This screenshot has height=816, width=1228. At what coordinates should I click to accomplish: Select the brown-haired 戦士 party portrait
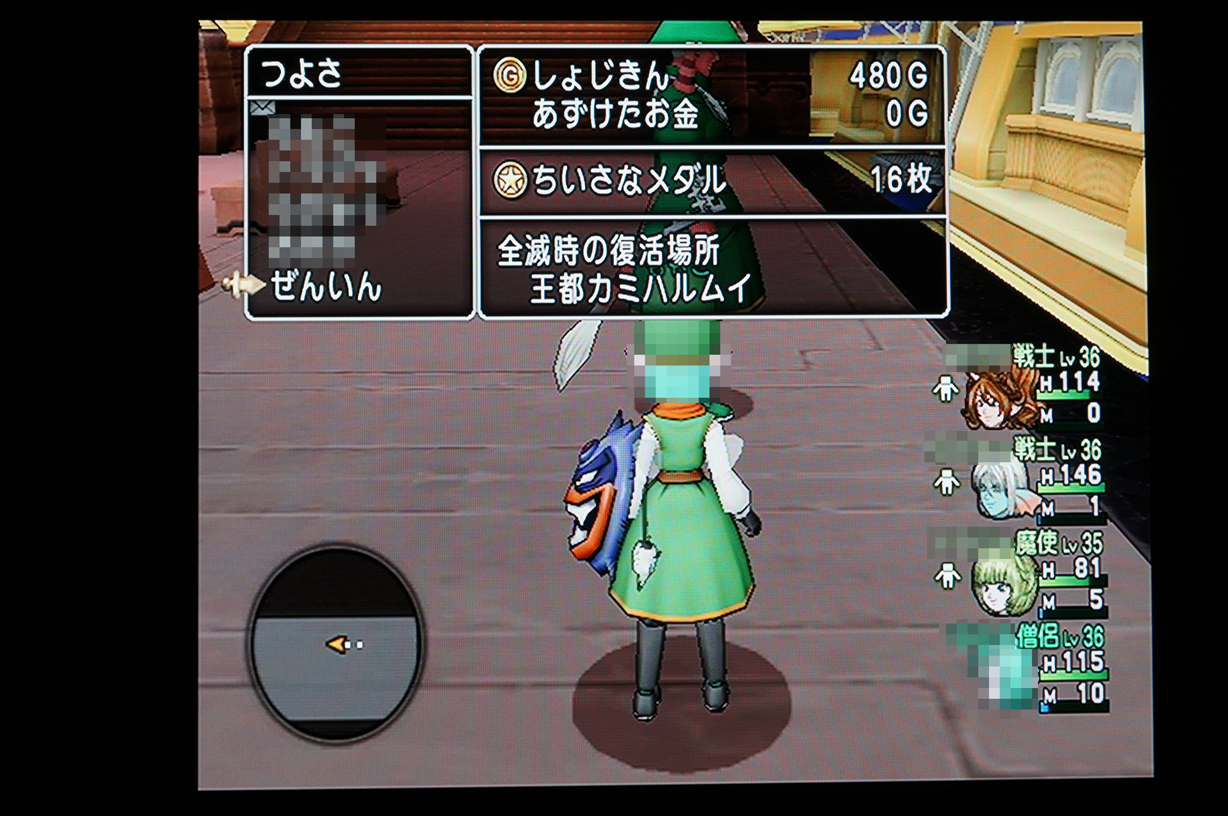click(998, 398)
